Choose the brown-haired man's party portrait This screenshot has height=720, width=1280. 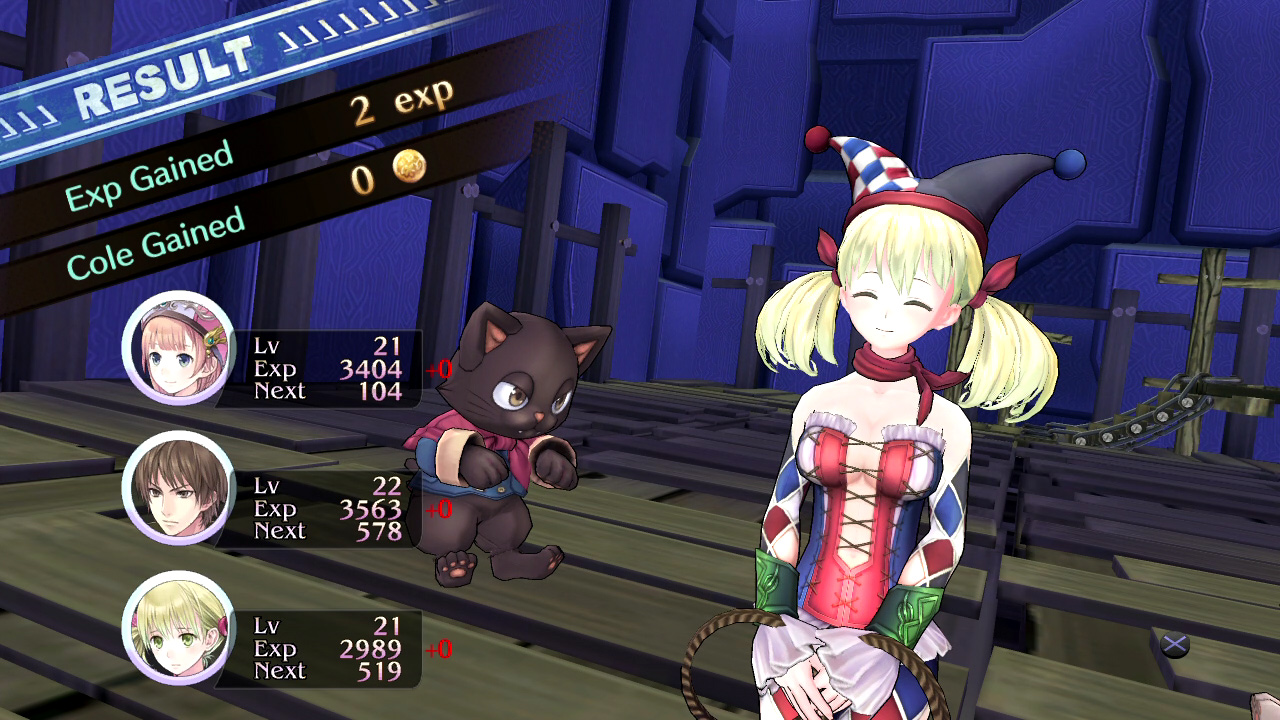click(179, 488)
